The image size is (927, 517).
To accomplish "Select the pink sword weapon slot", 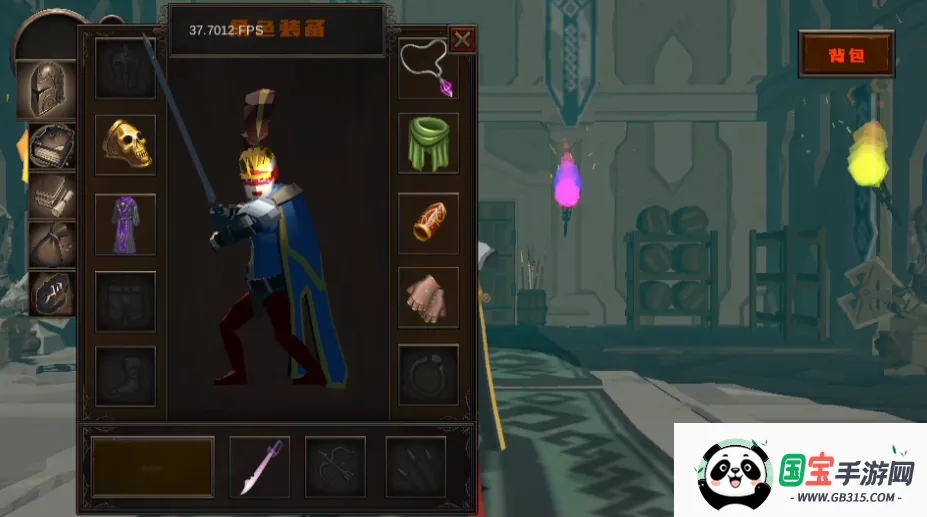I will coord(260,466).
